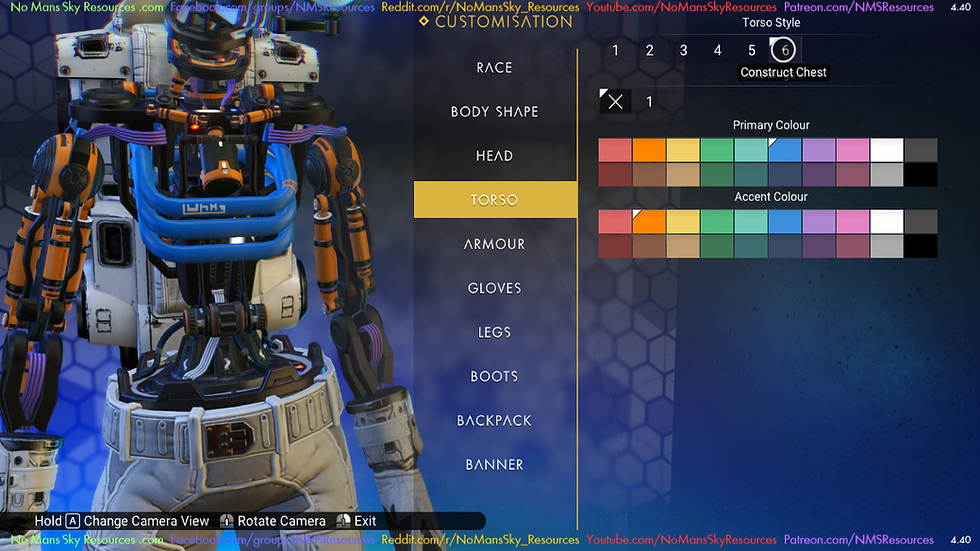The image size is (980, 551).
Task: Set Accent Colour to black
Action: [921, 246]
